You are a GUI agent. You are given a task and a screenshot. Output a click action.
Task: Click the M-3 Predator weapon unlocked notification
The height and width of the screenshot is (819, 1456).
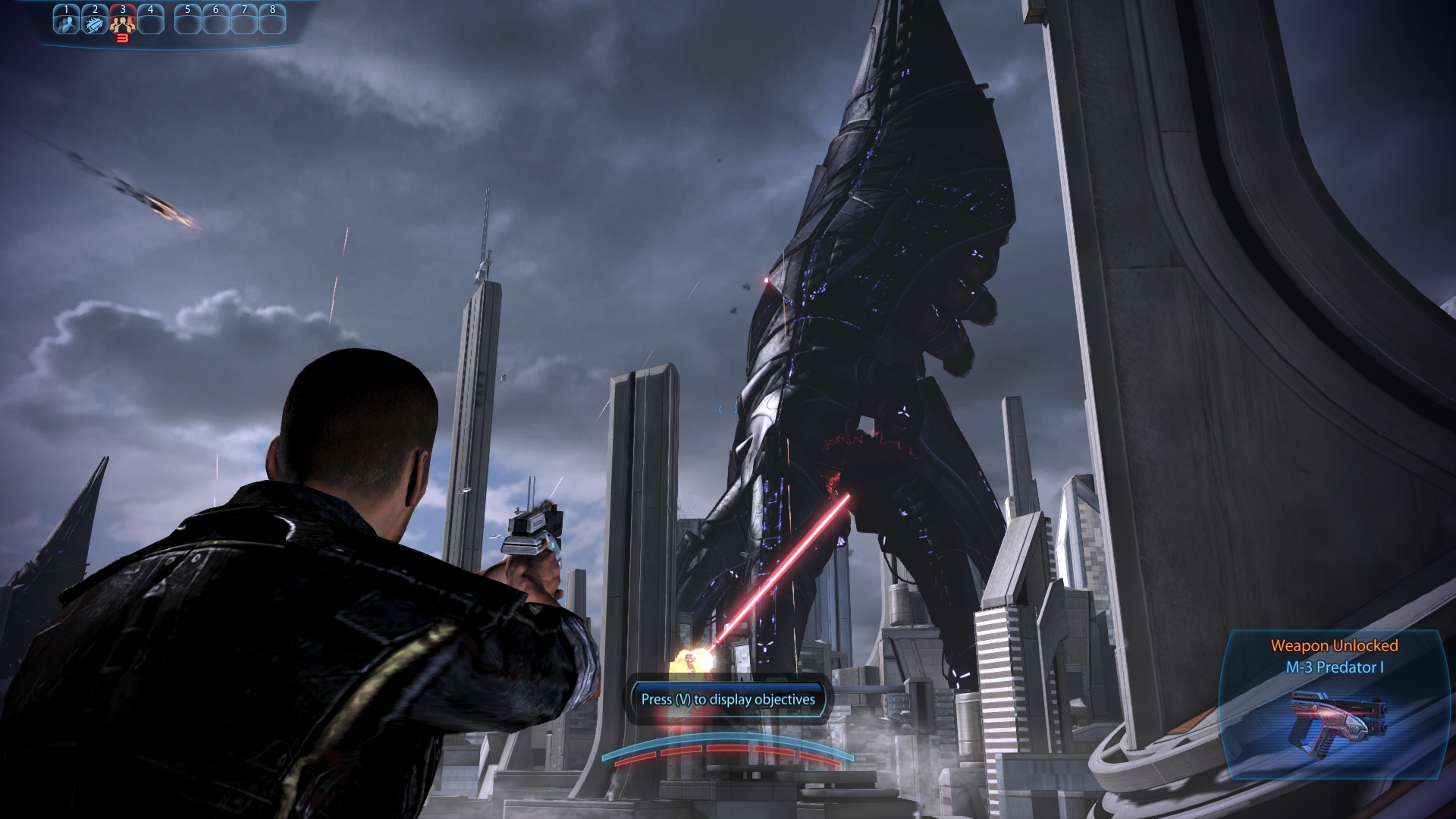(x=1334, y=704)
